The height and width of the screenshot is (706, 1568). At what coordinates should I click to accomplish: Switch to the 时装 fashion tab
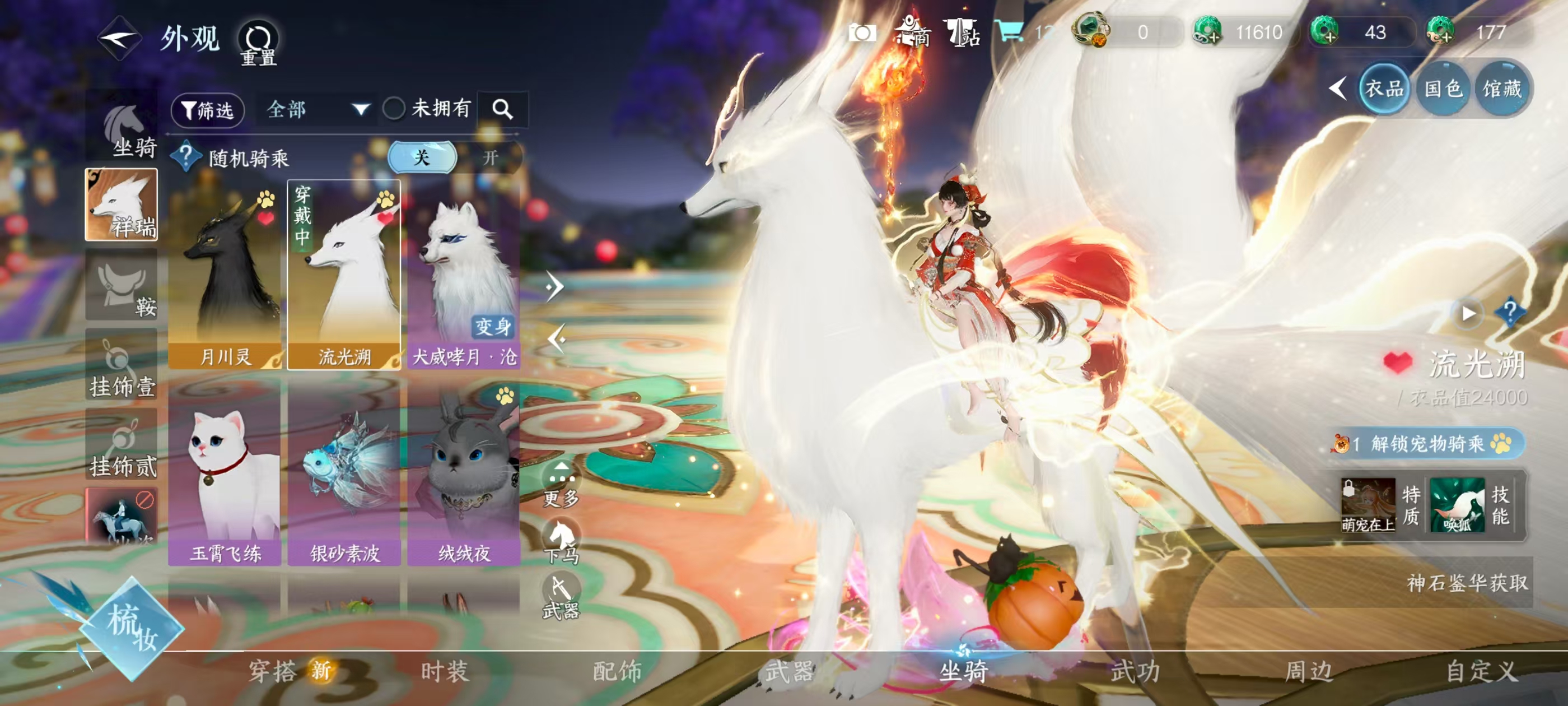(x=445, y=671)
